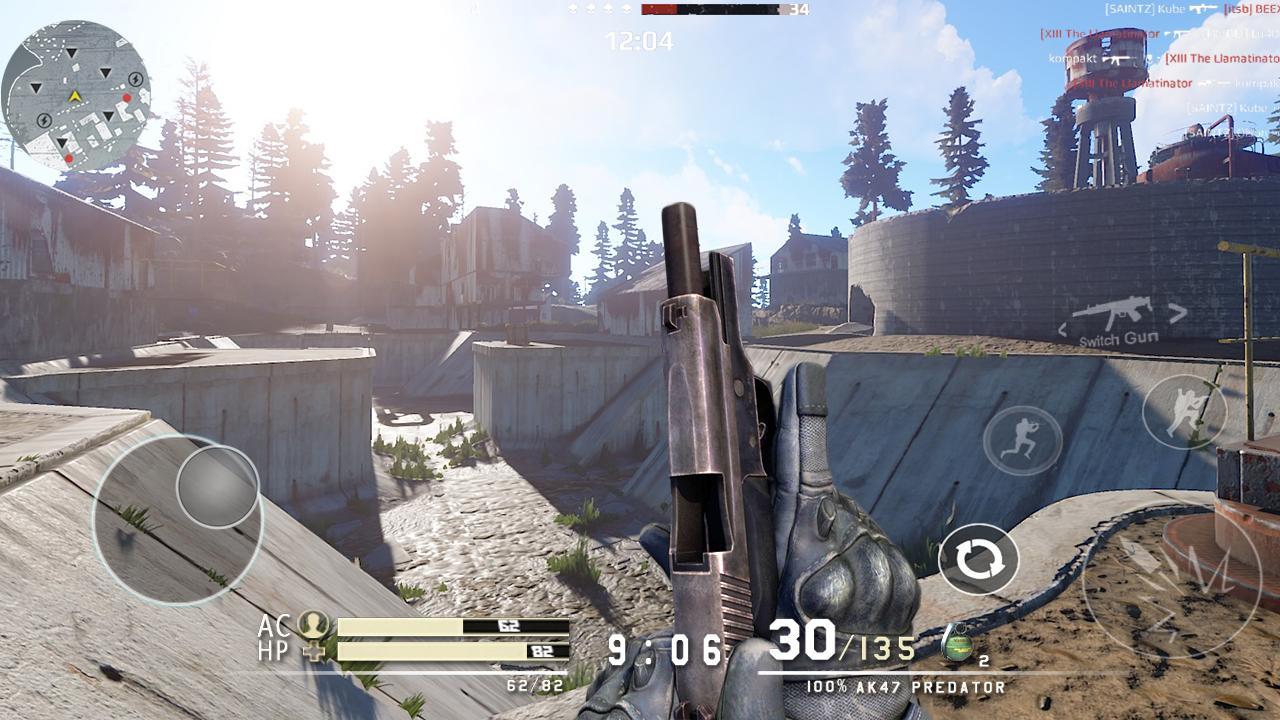This screenshot has height=720, width=1280.
Task: Tap the left chevron beside Switch Gun
Action: coord(1063,327)
